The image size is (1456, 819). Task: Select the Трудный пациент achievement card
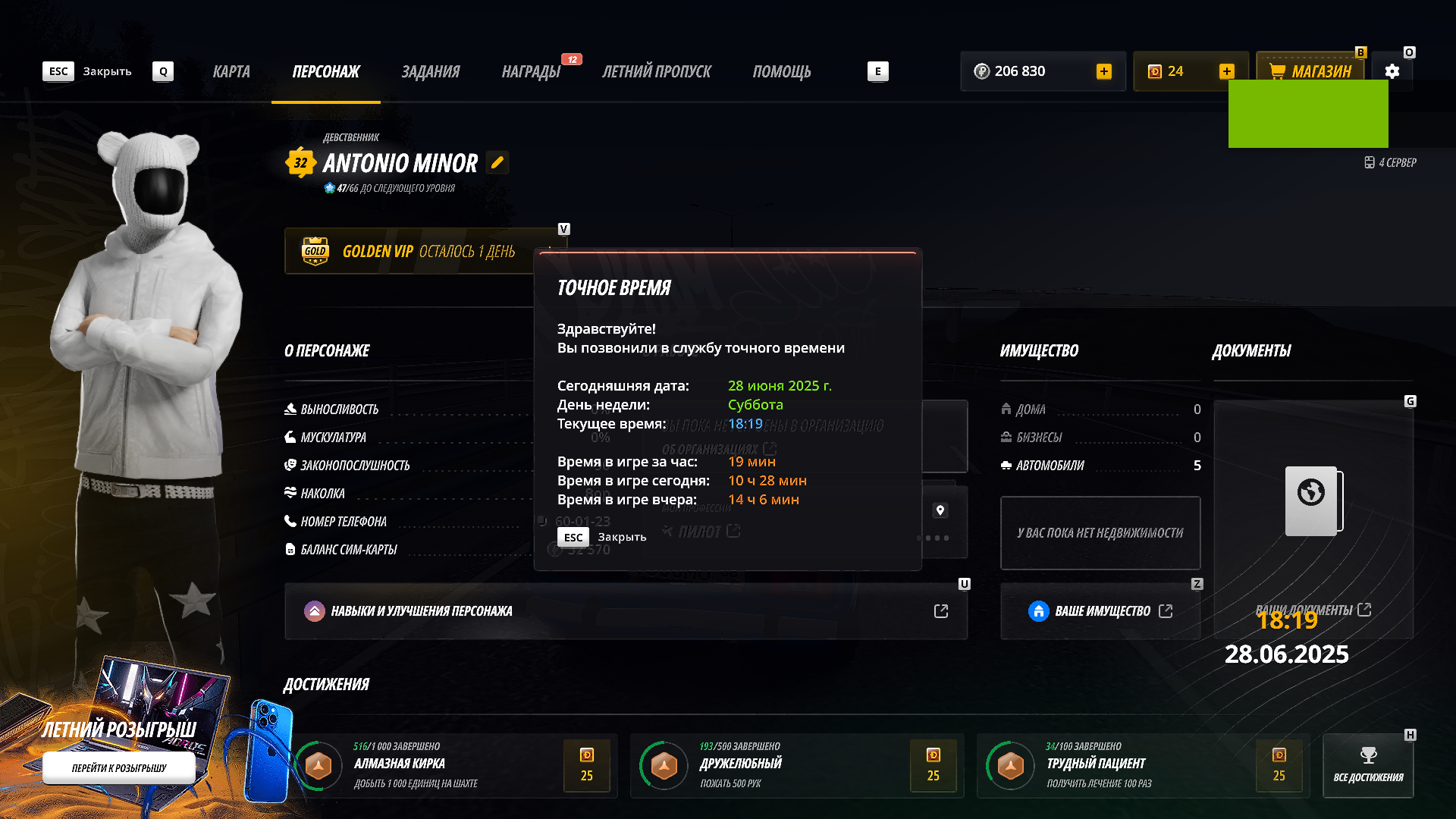click(x=1142, y=765)
